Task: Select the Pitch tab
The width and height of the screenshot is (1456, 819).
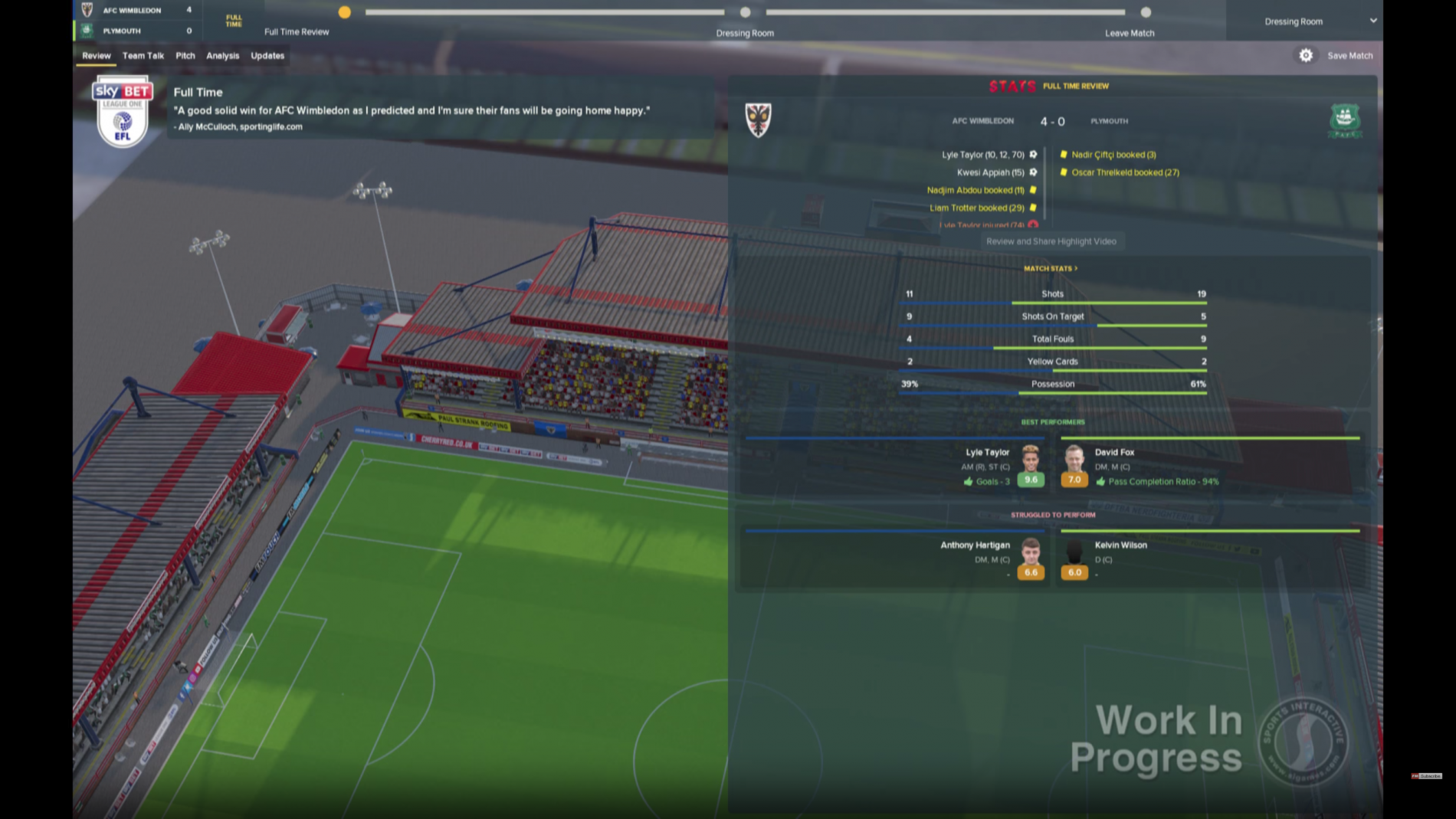Action: pyautogui.click(x=185, y=55)
